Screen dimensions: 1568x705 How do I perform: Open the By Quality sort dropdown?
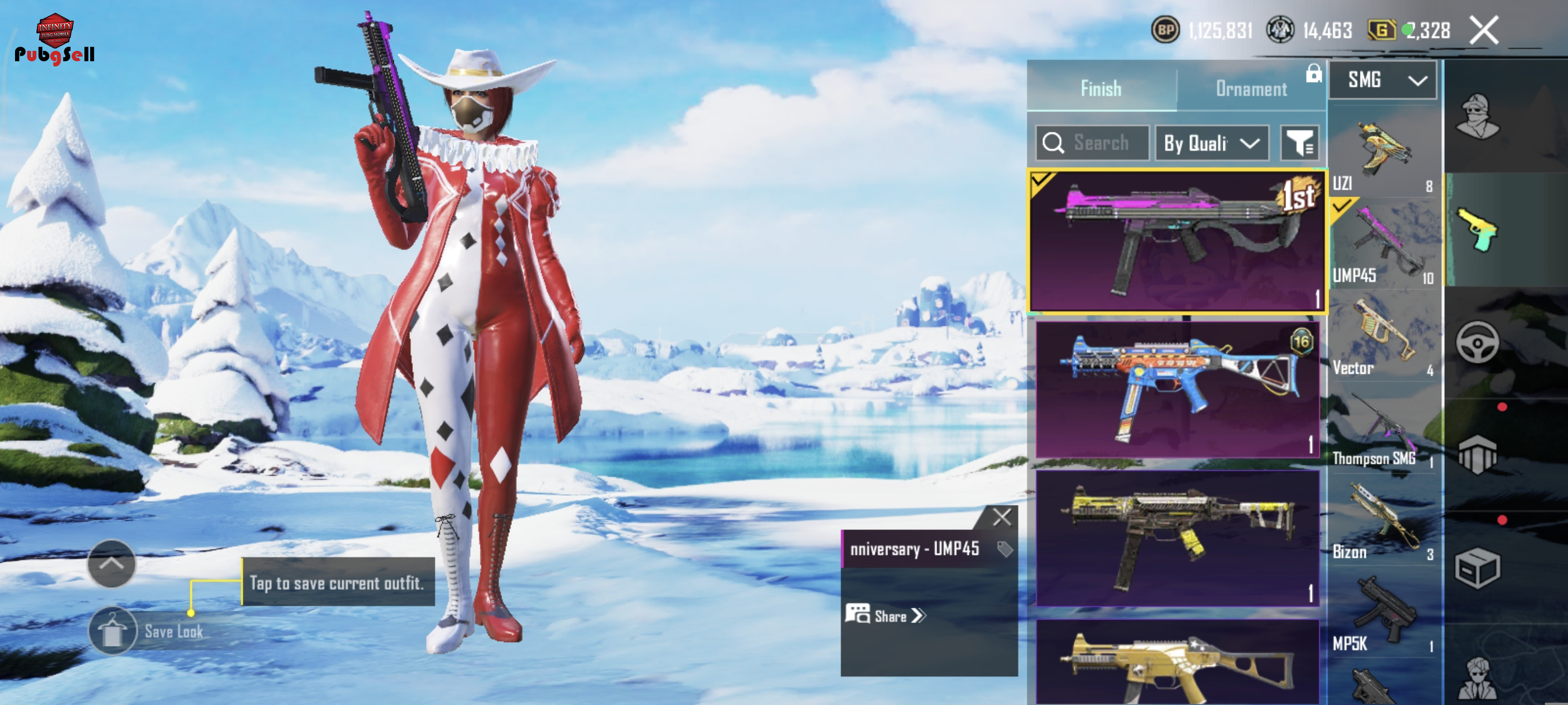click(1211, 143)
